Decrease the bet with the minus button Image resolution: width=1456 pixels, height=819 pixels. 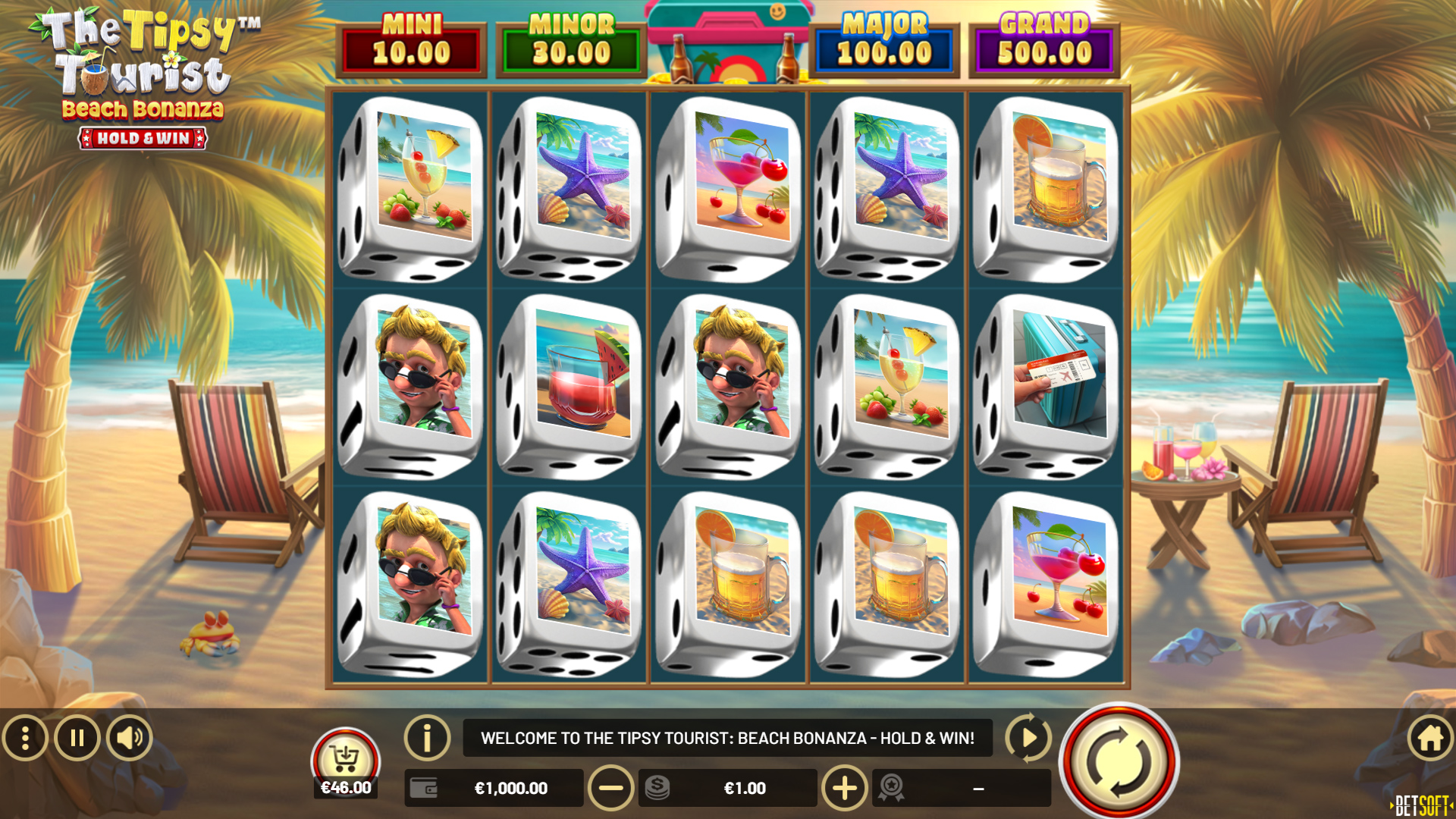click(611, 788)
